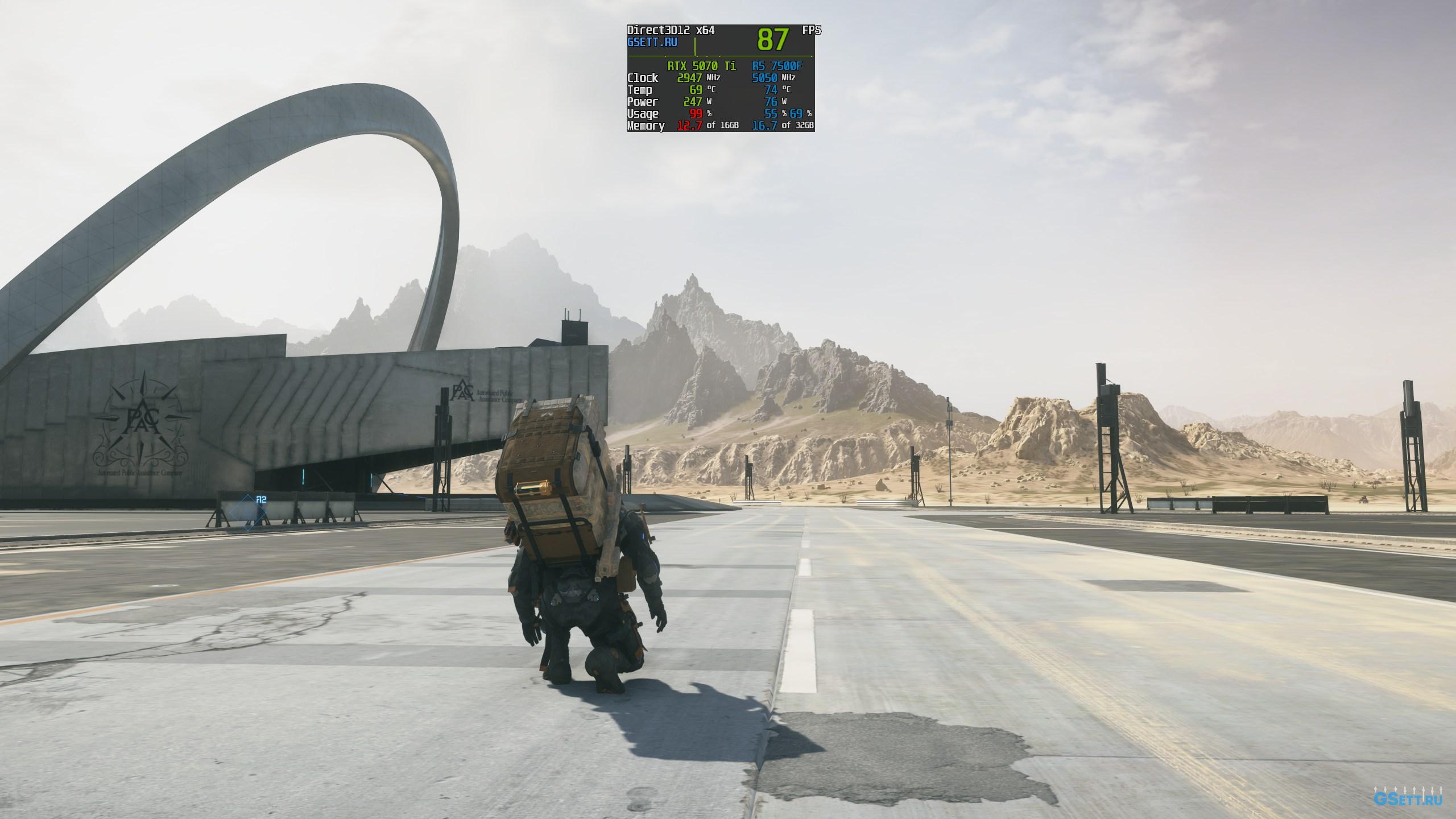Image resolution: width=1456 pixels, height=819 pixels.
Task: Open the GSETT.RU link in performance overlay
Action: pyautogui.click(x=652, y=43)
